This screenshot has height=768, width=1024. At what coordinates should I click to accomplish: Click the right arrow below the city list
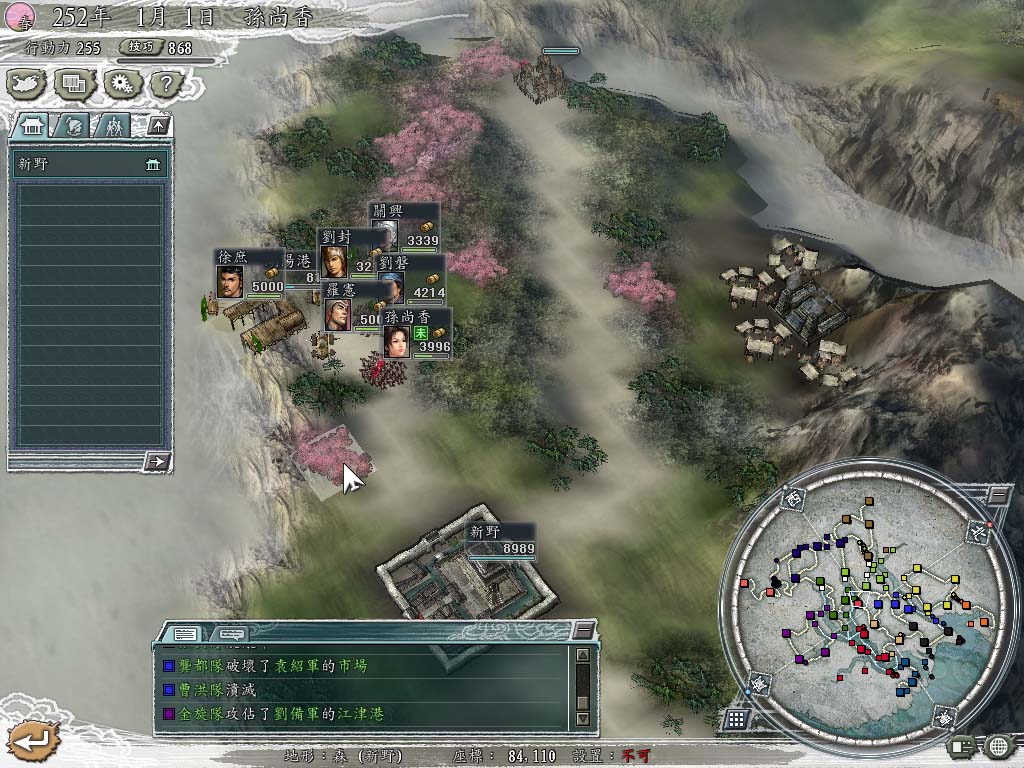(x=157, y=461)
